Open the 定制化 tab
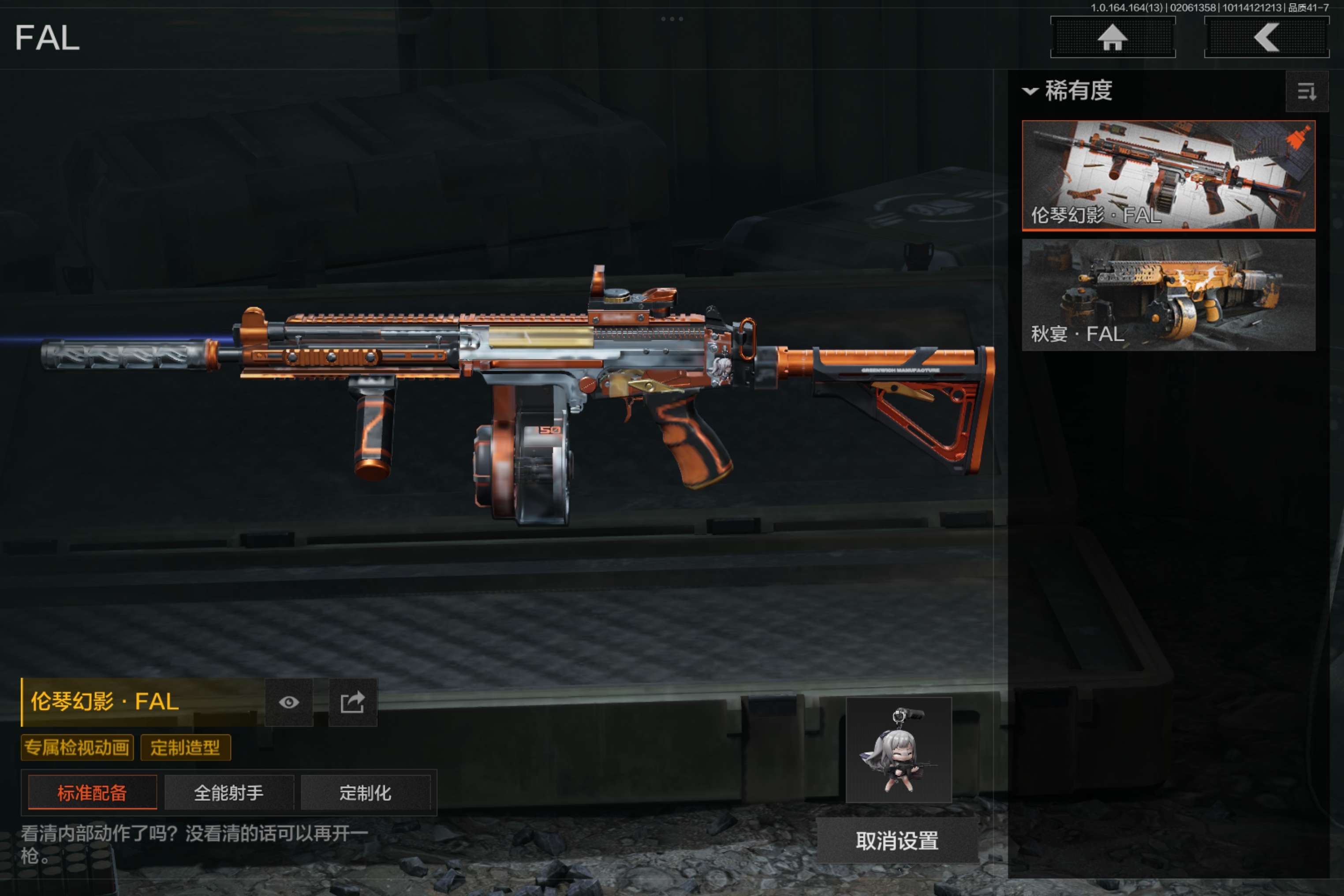1344x896 pixels. (365, 792)
